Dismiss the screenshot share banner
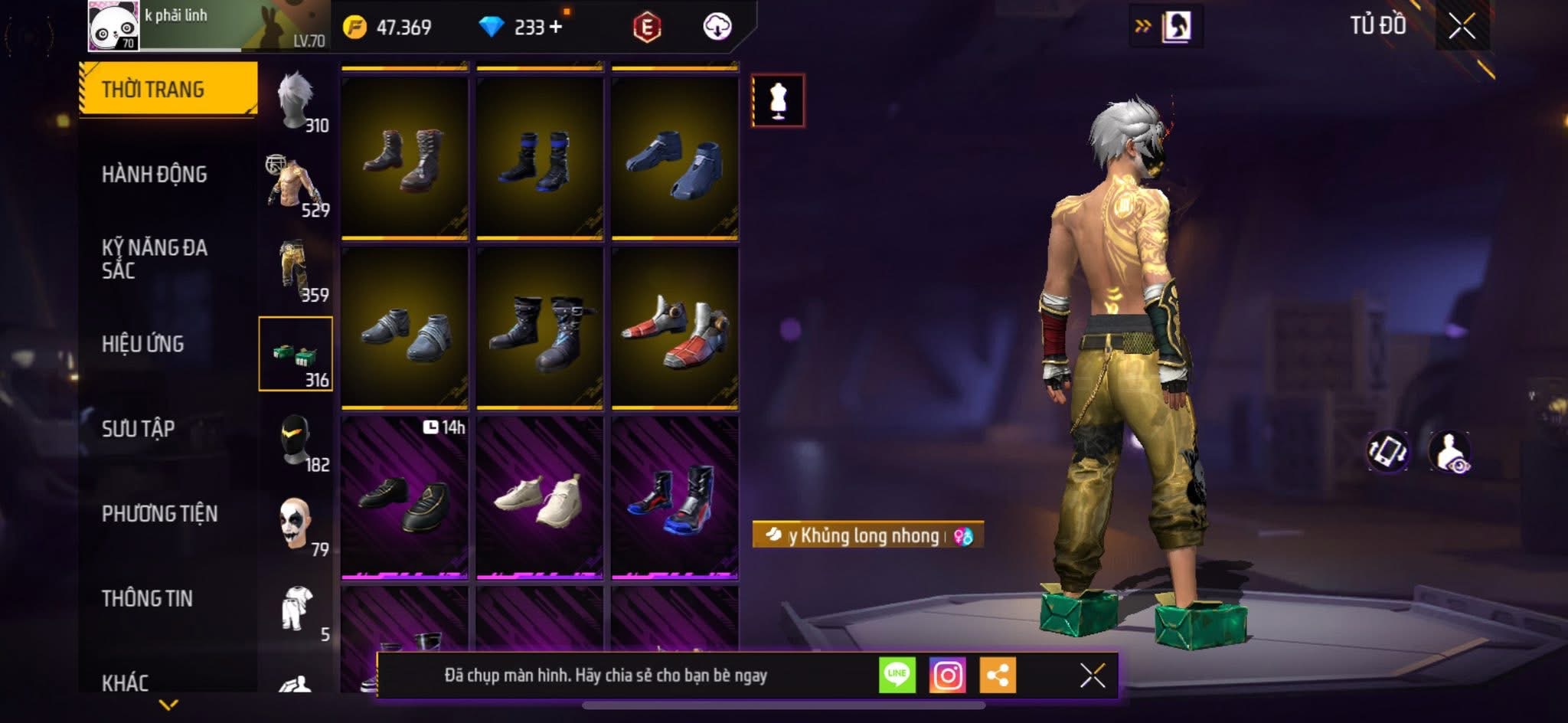1568x723 pixels. (x=1092, y=676)
